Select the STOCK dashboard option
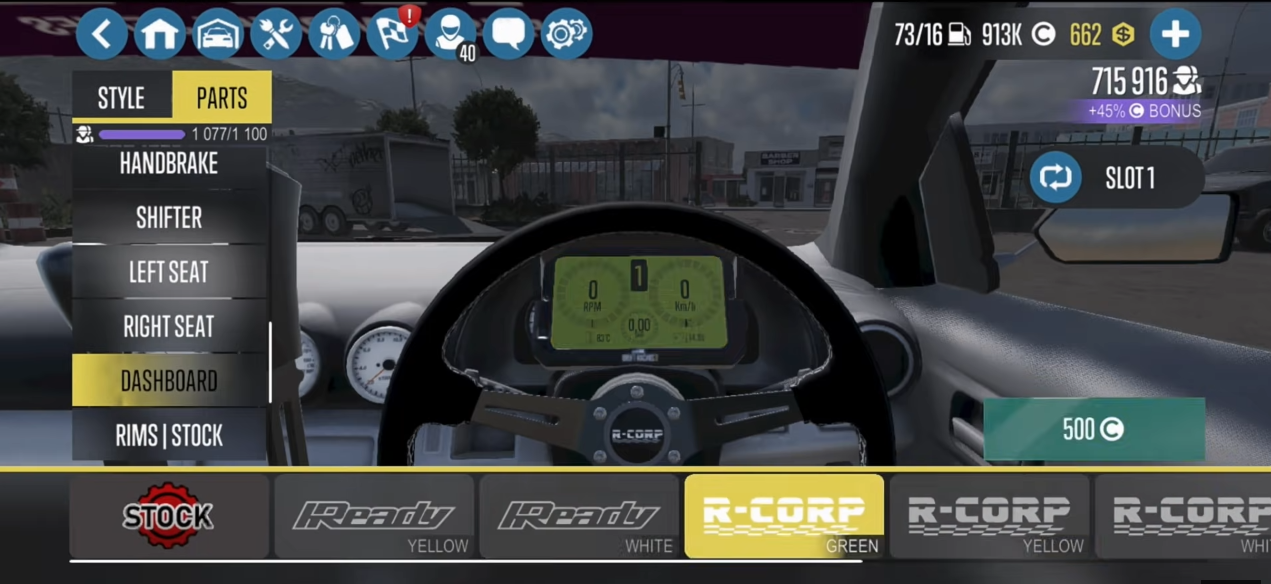This screenshot has height=584, width=1271. click(x=169, y=516)
